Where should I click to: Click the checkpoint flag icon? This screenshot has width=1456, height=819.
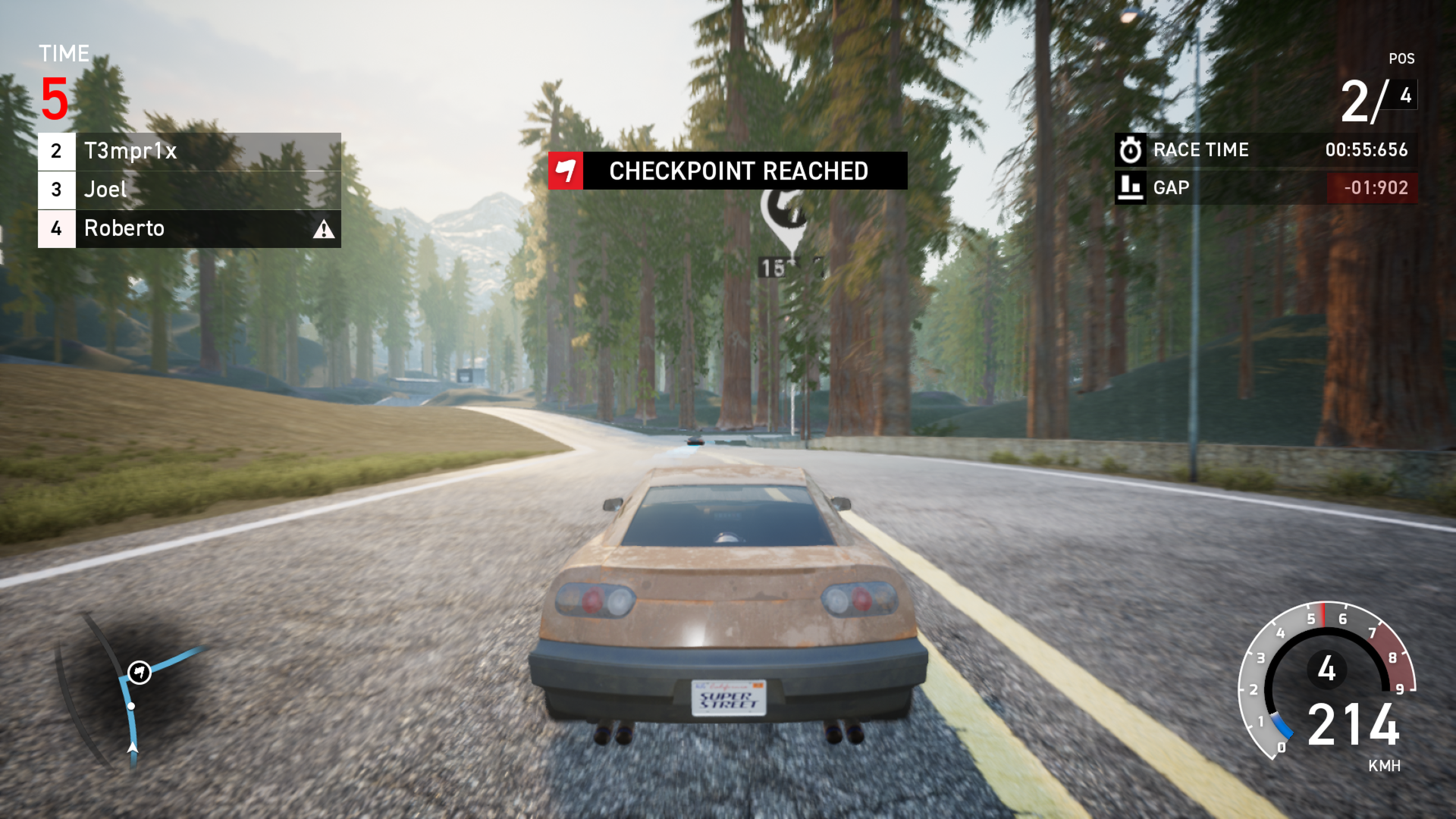[566, 171]
